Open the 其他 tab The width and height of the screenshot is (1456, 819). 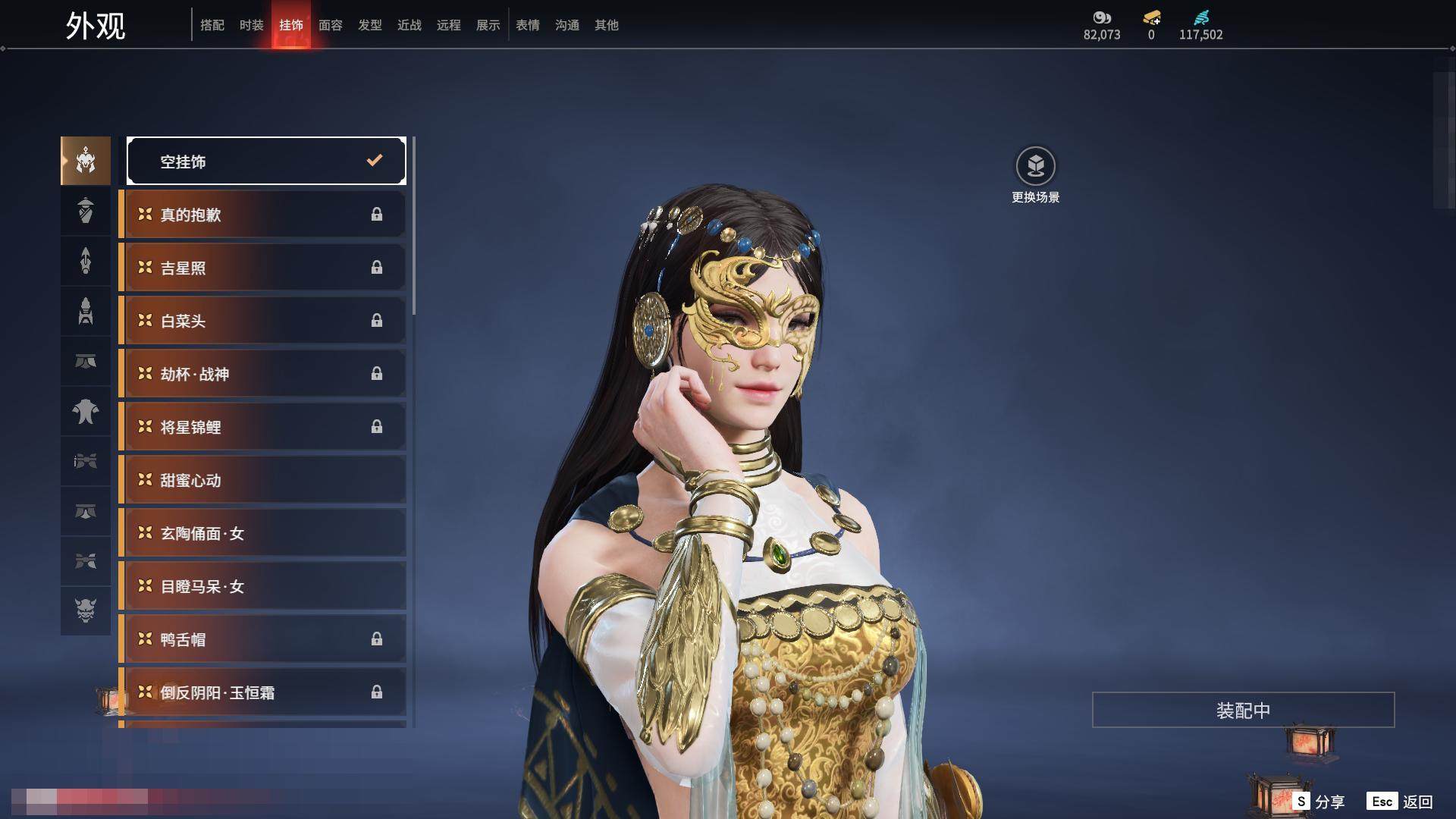(607, 25)
